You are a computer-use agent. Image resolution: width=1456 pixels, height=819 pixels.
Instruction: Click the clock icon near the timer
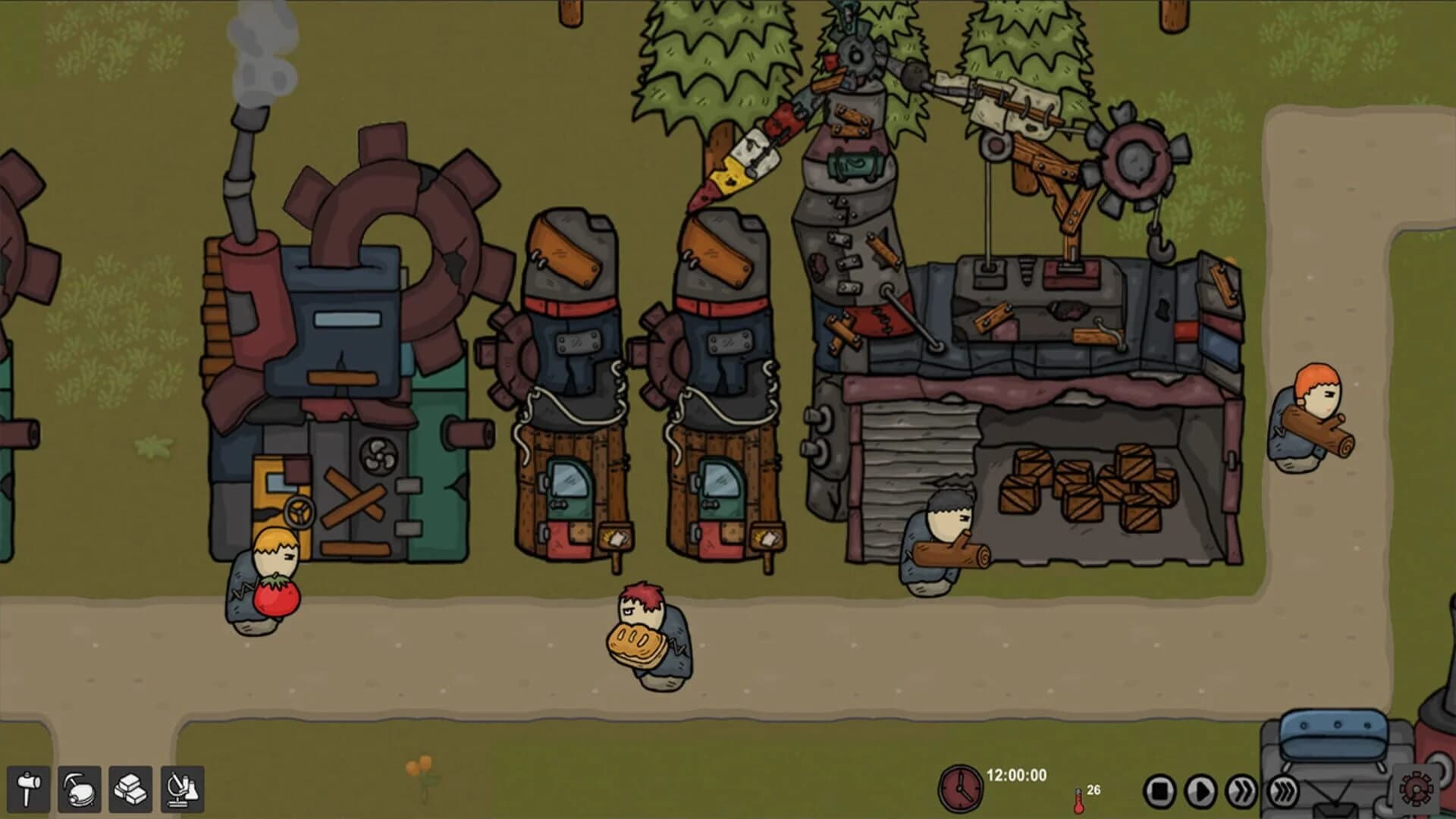point(962,790)
